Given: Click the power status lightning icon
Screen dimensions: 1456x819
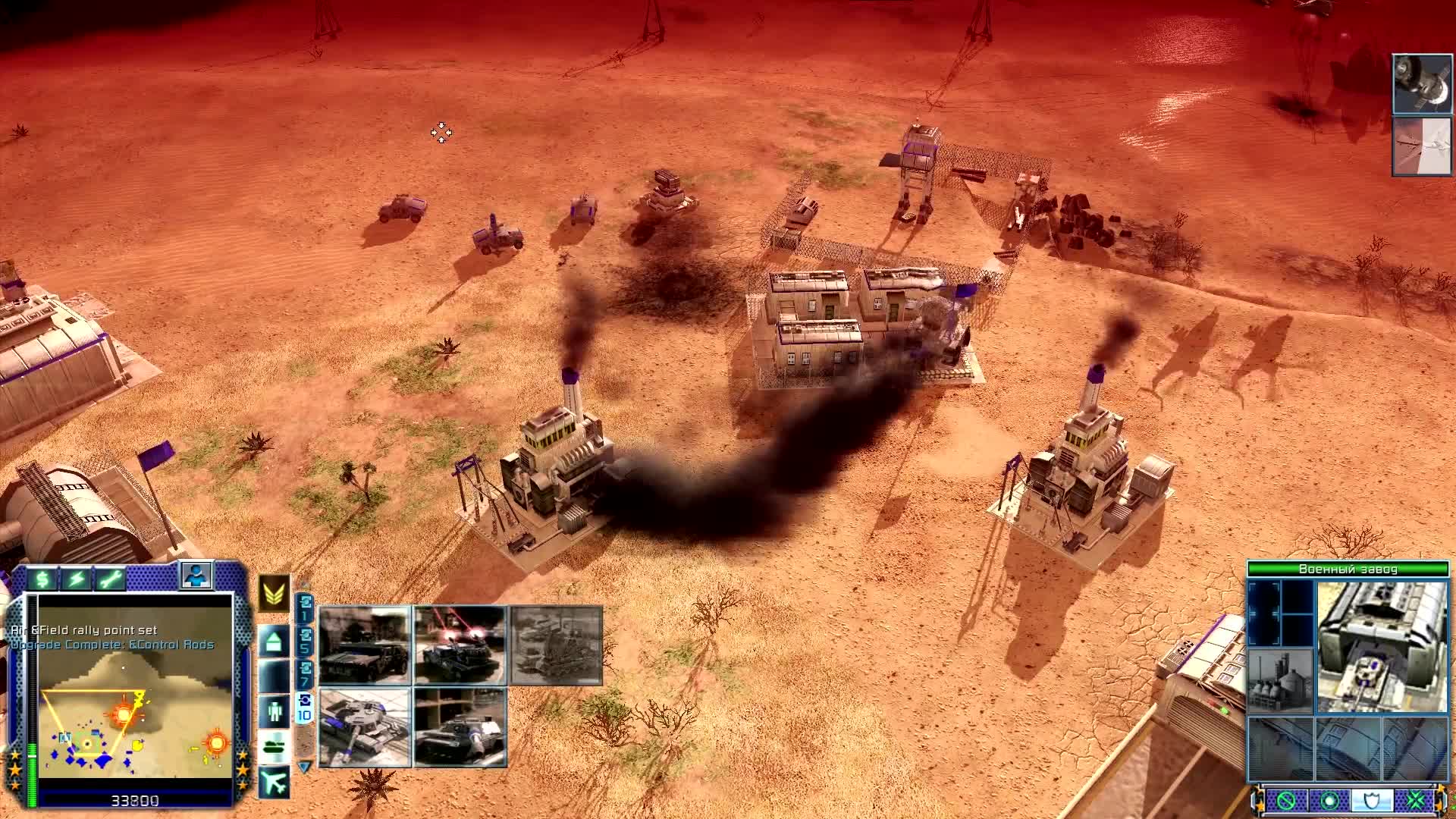Looking at the screenshot, I should (78, 578).
